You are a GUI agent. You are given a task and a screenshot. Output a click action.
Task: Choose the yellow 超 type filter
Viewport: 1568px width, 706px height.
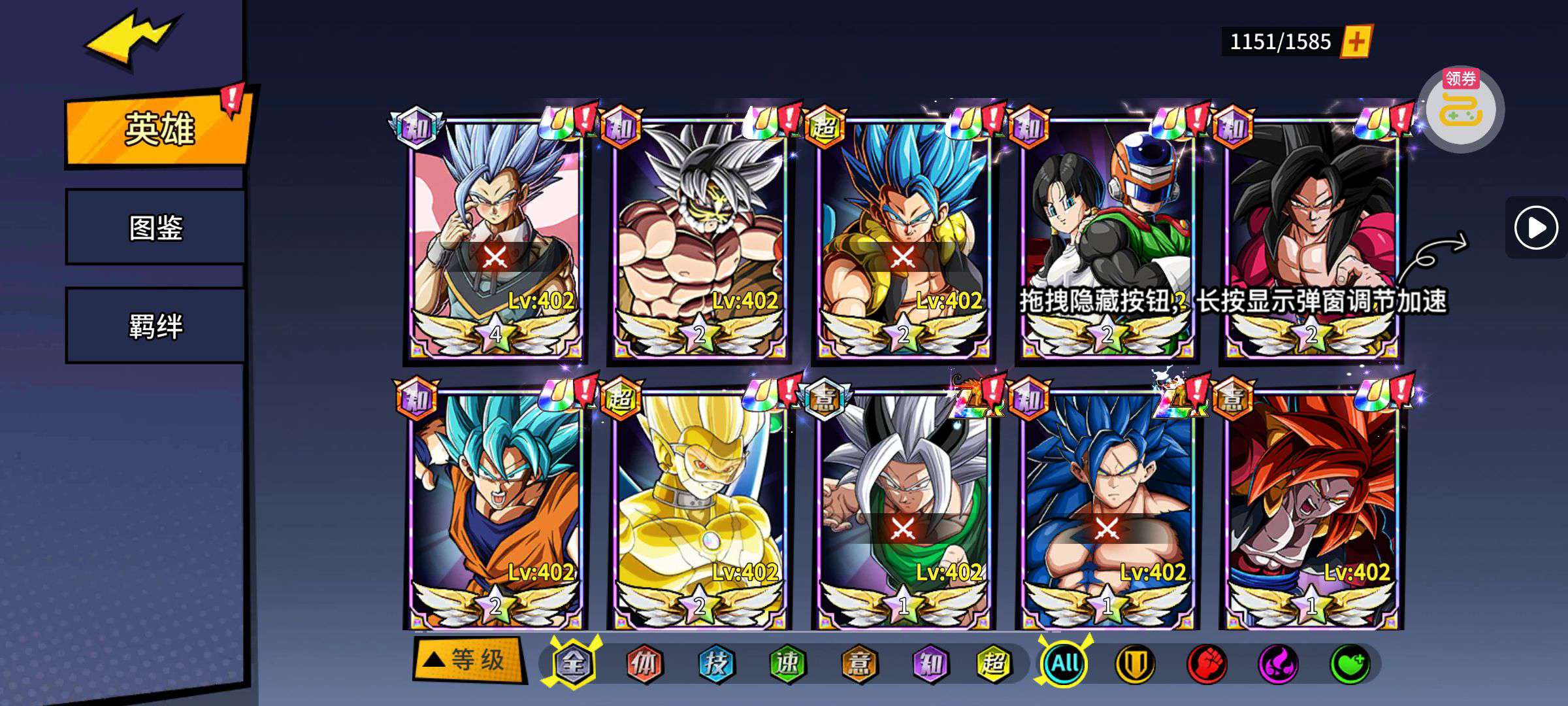(993, 664)
